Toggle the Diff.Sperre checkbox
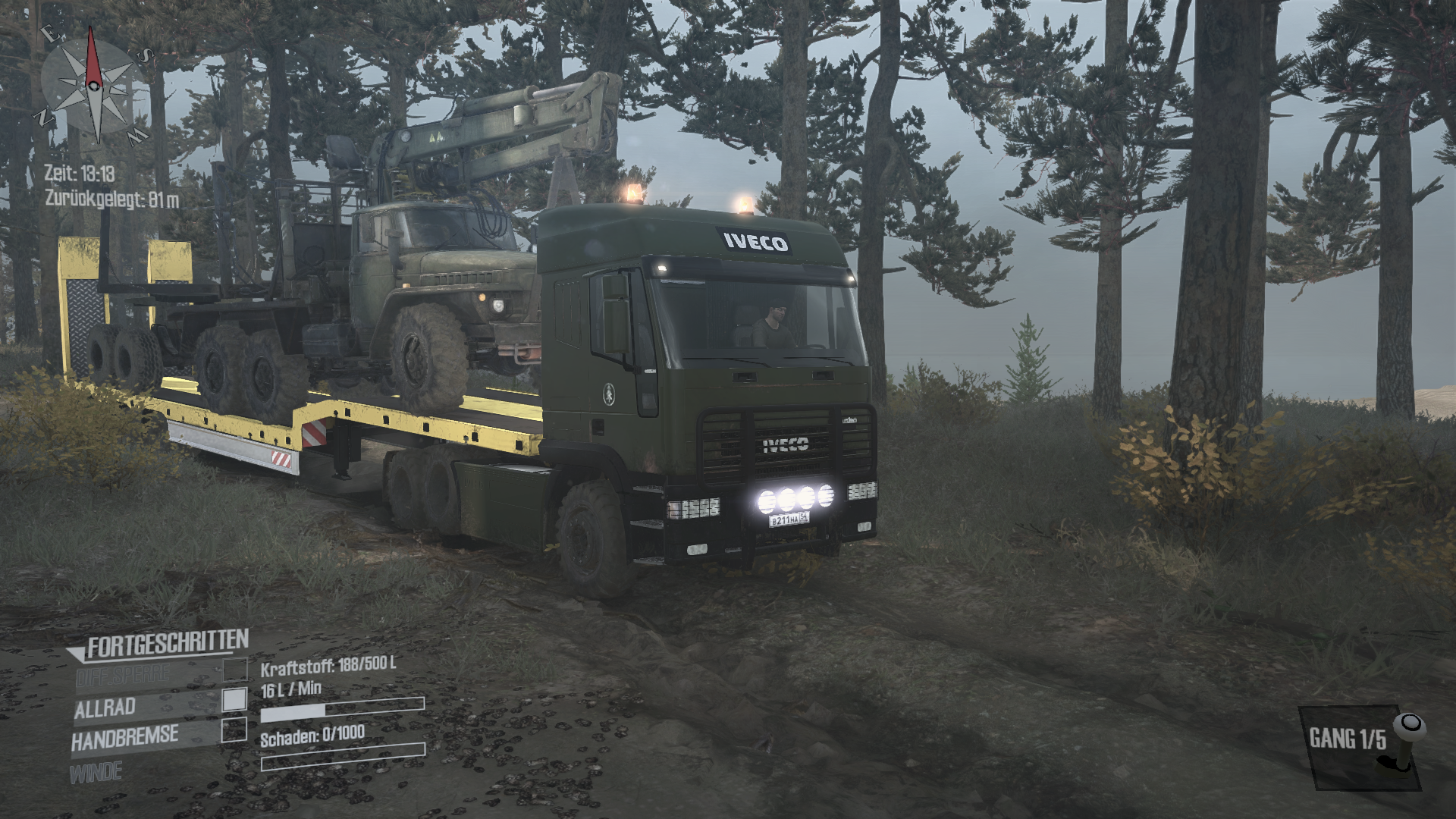 coord(234,669)
